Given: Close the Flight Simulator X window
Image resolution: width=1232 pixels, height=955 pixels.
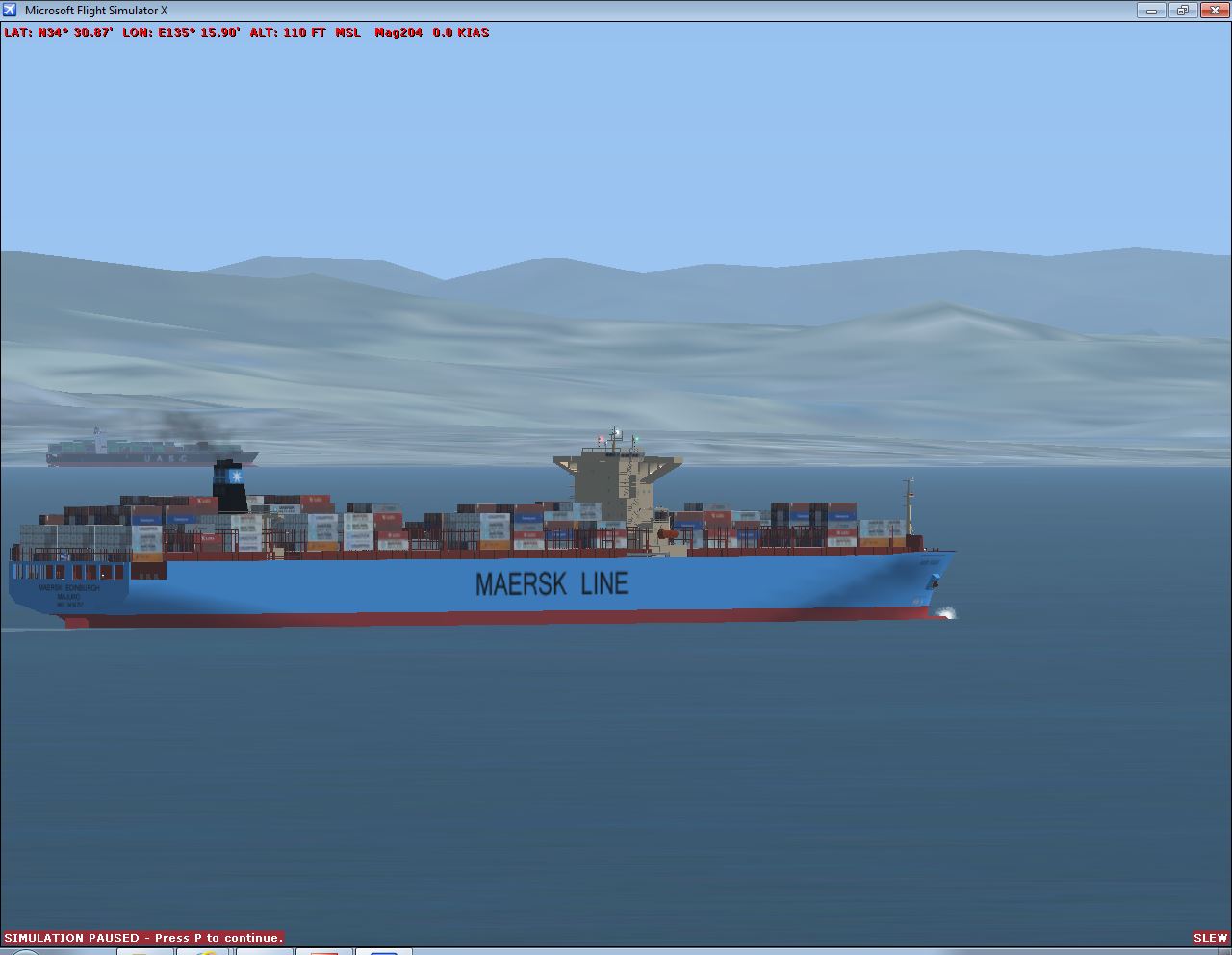Looking at the screenshot, I should point(1213,11).
